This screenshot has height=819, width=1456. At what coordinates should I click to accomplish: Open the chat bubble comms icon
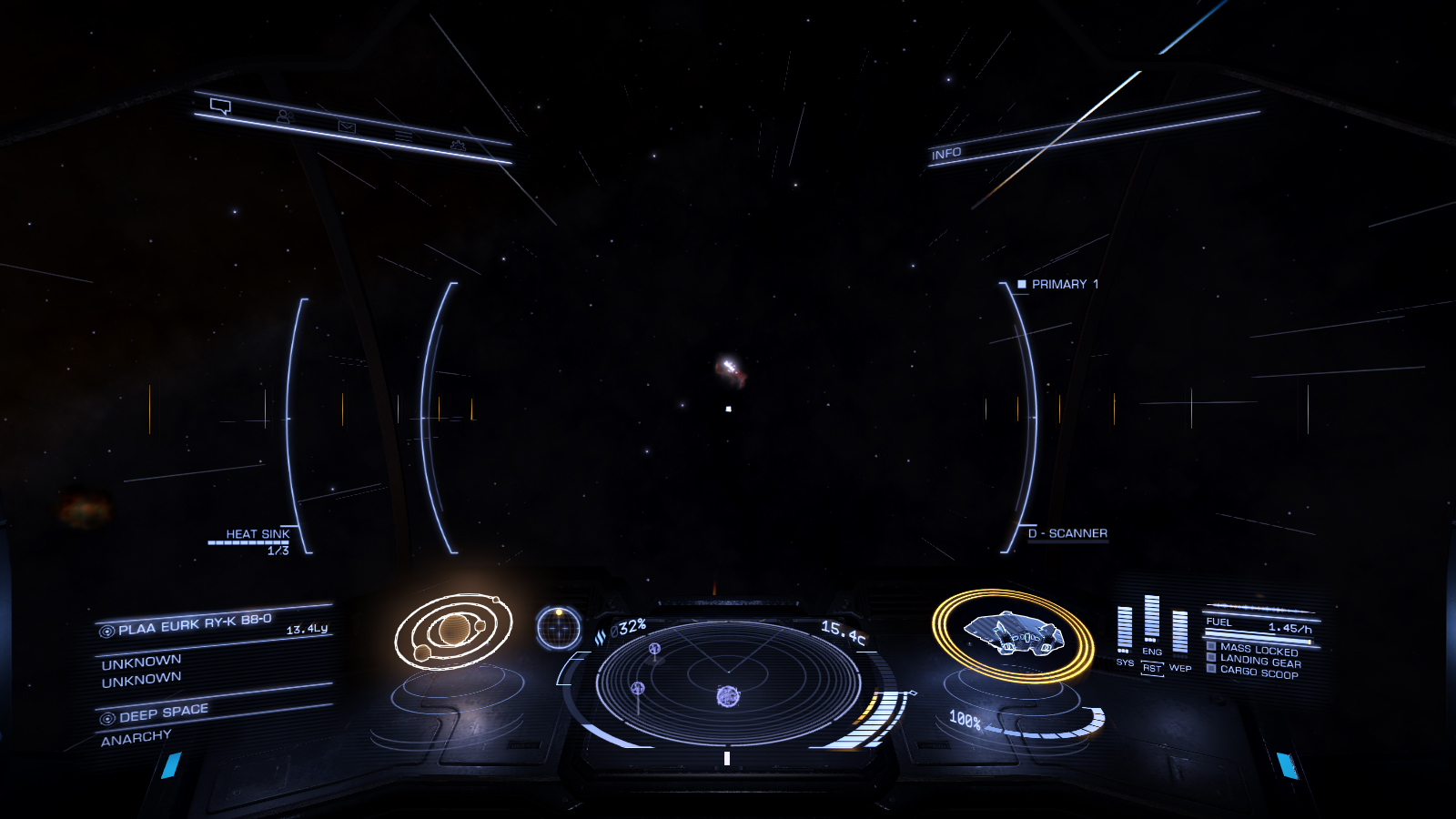pos(220,106)
